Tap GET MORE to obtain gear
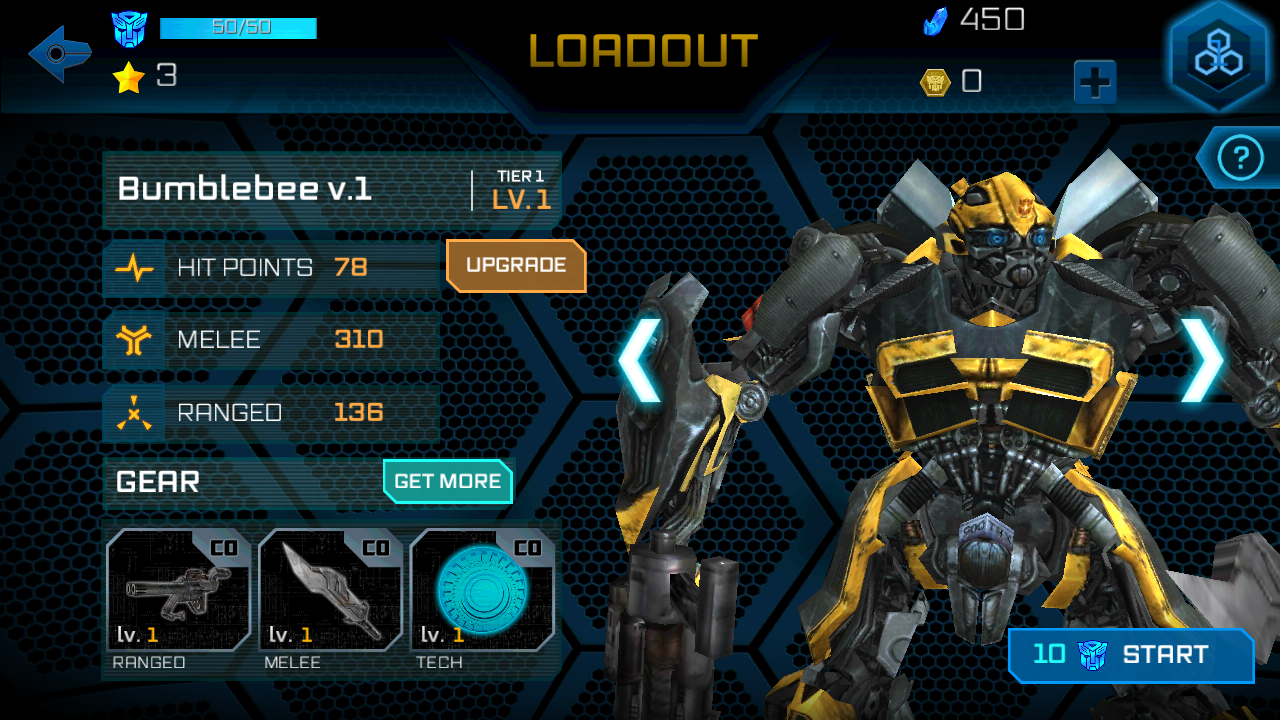Image resolution: width=1280 pixels, height=720 pixels. click(x=447, y=481)
